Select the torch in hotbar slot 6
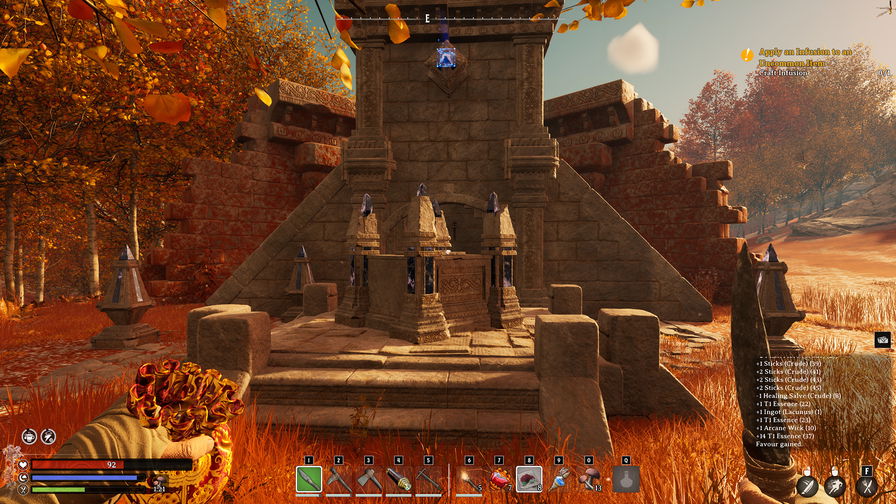 coord(469,480)
